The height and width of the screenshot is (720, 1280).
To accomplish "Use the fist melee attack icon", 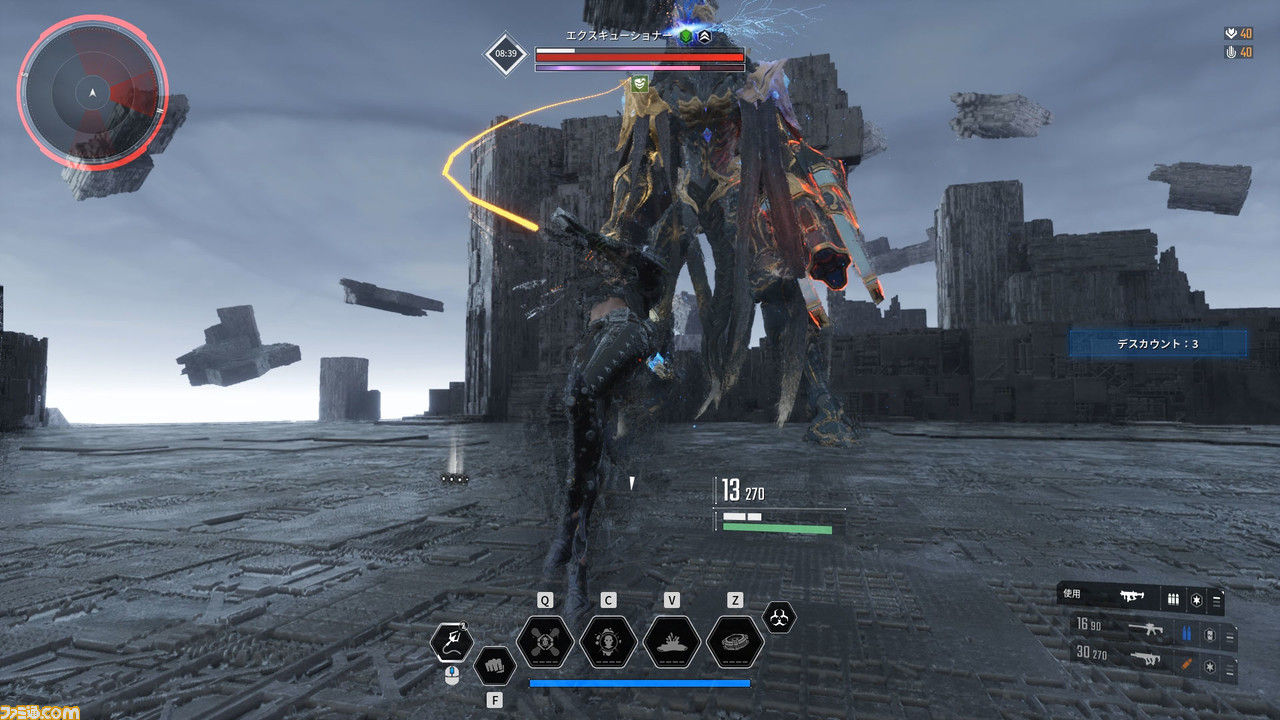I will (493, 665).
